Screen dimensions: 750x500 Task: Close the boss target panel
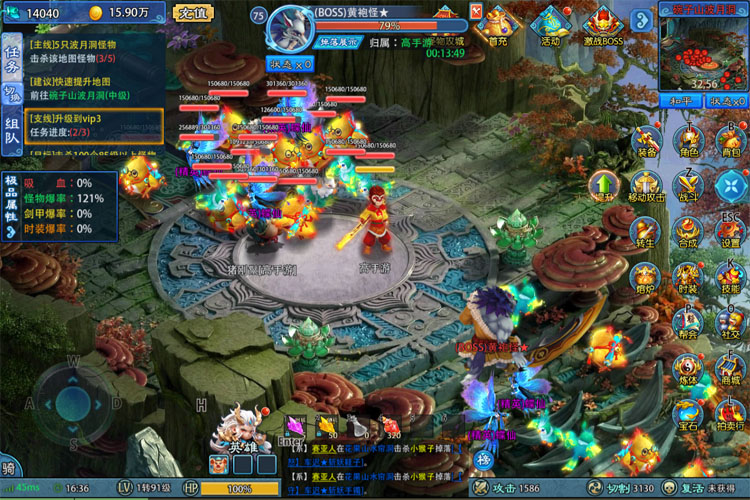click(477, 12)
